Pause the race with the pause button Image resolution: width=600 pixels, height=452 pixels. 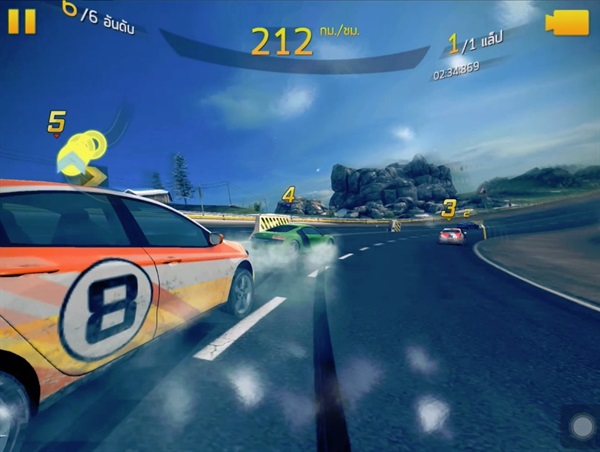tap(21, 21)
